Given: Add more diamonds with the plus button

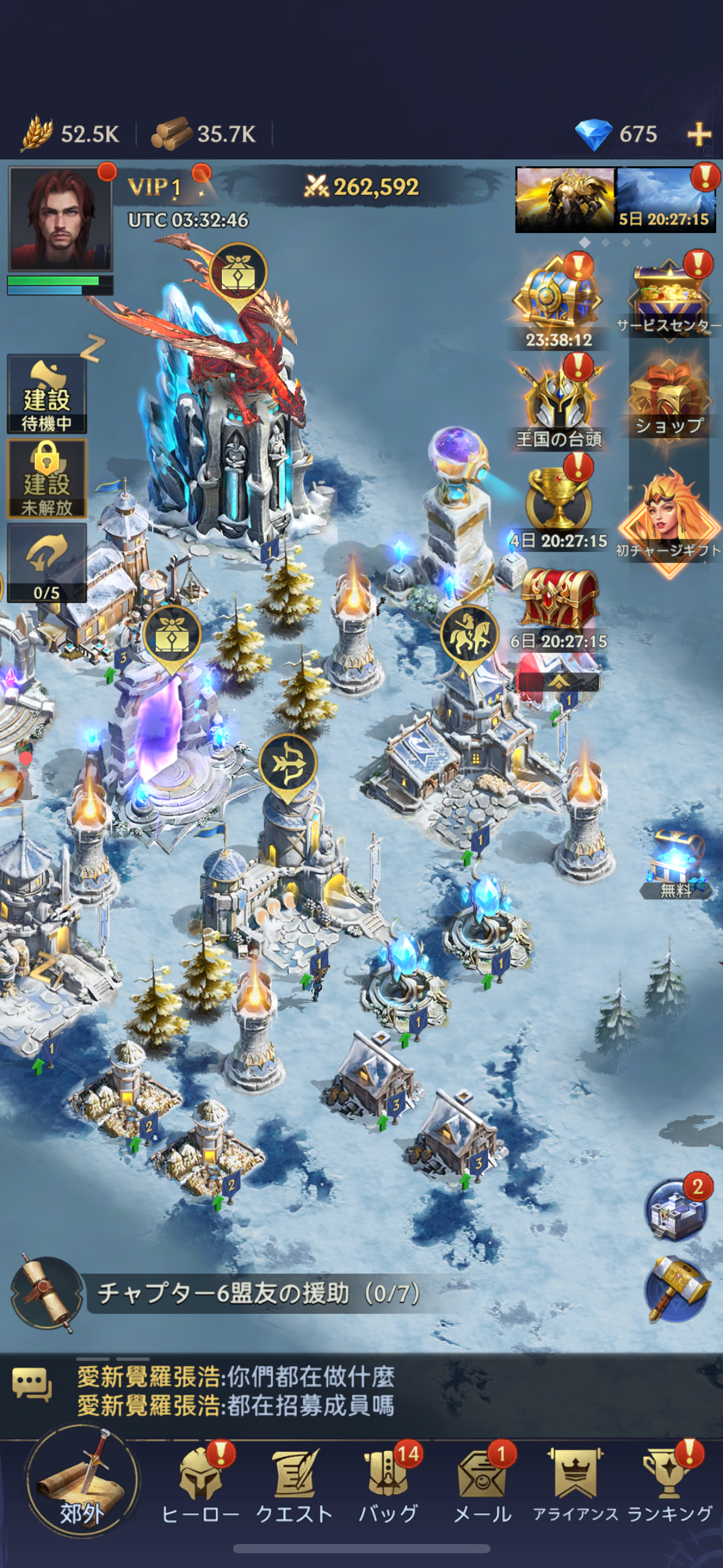Looking at the screenshot, I should coord(698,134).
